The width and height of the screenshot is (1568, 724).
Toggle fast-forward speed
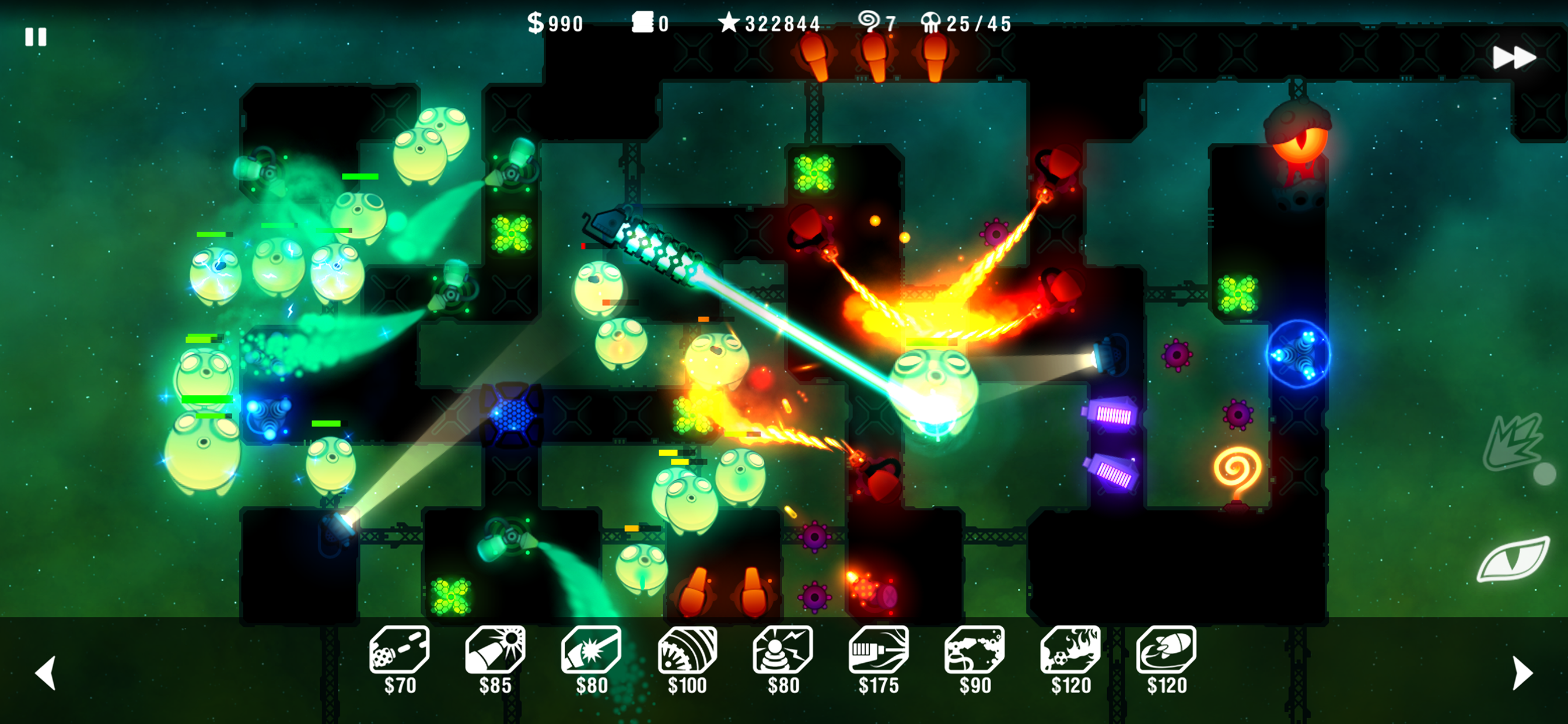coord(1514,58)
